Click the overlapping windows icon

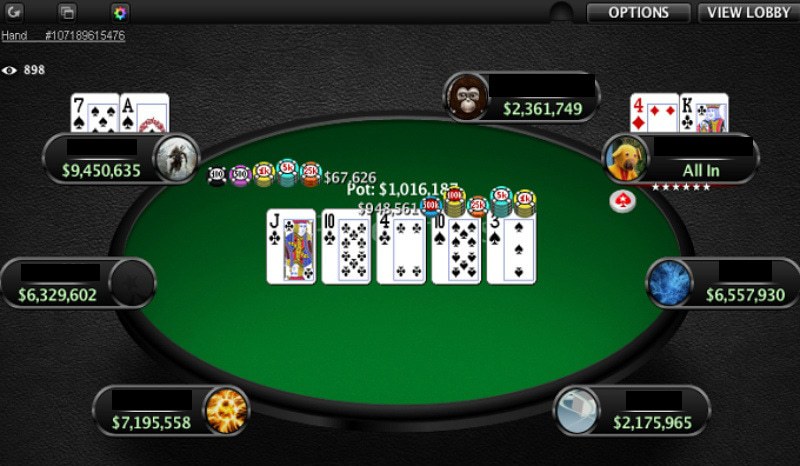point(68,13)
